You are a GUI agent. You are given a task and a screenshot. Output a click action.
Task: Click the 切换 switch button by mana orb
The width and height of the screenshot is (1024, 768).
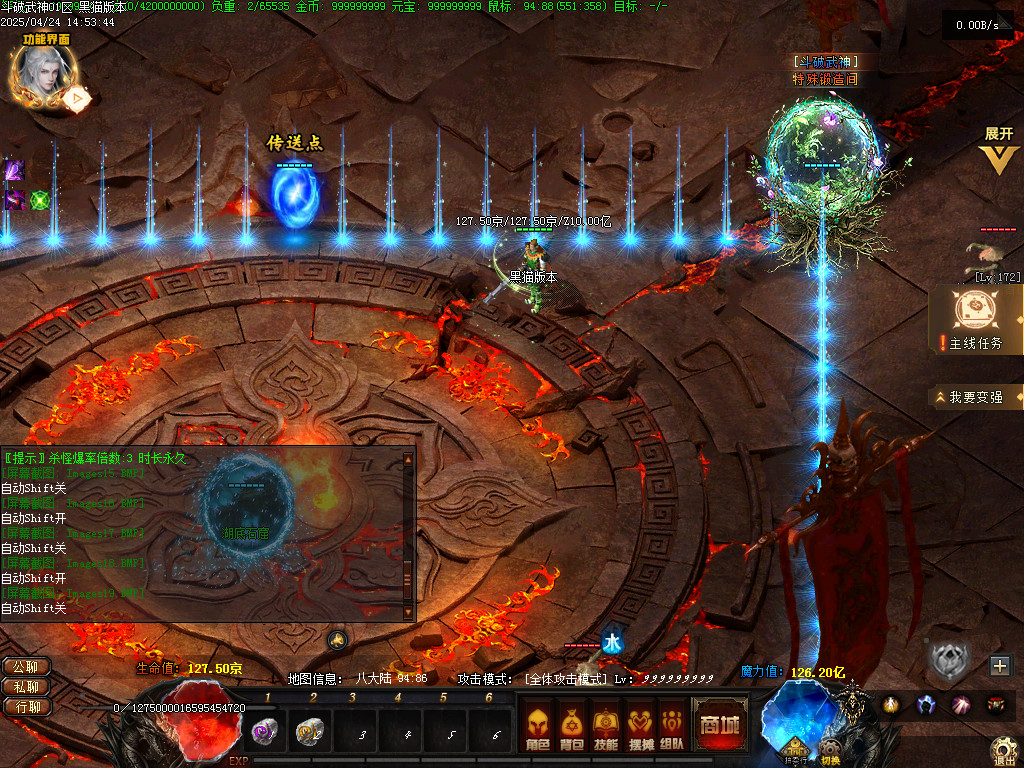(x=831, y=752)
